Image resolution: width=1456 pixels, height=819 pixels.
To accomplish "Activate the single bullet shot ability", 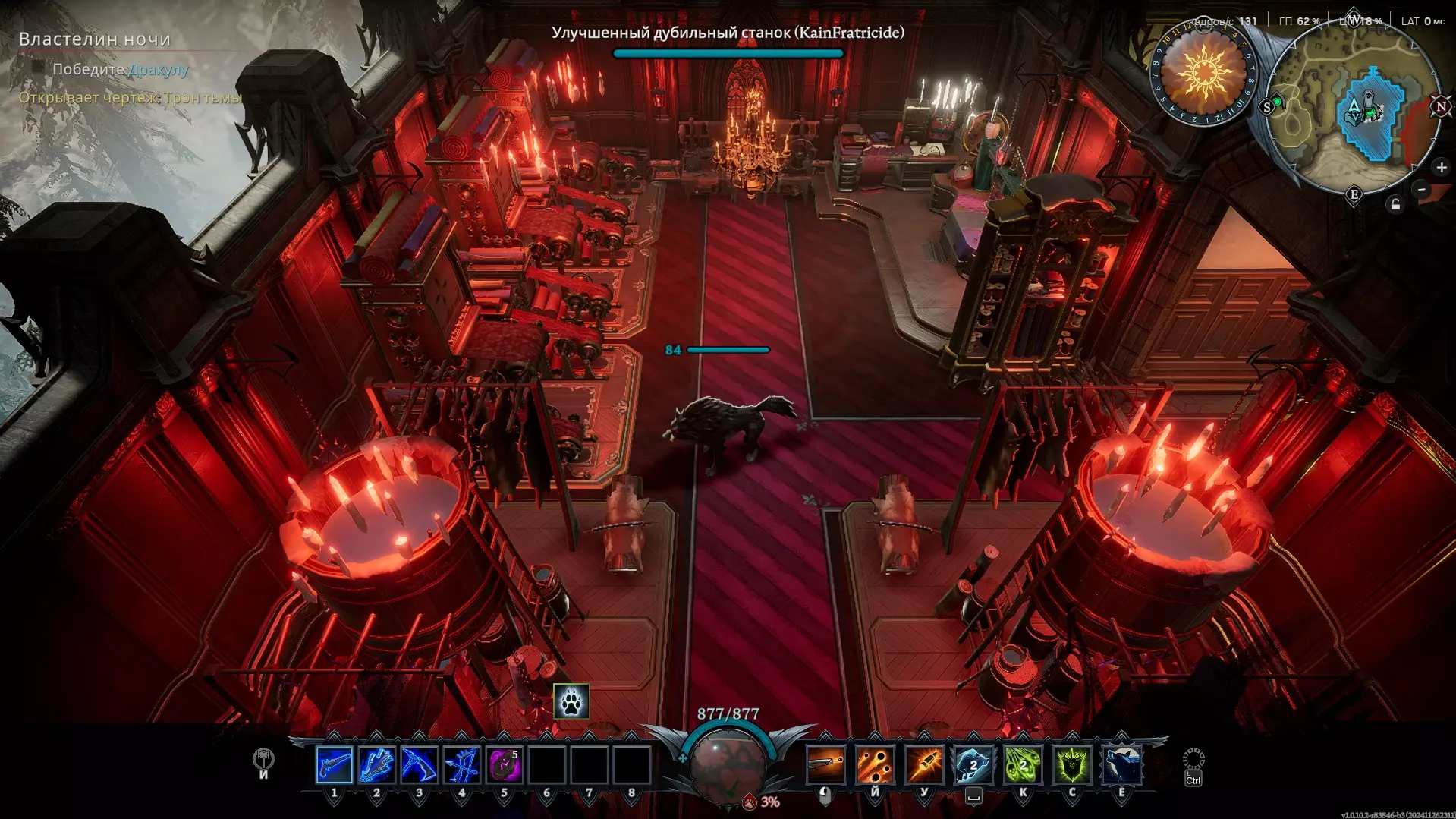I will point(825,764).
